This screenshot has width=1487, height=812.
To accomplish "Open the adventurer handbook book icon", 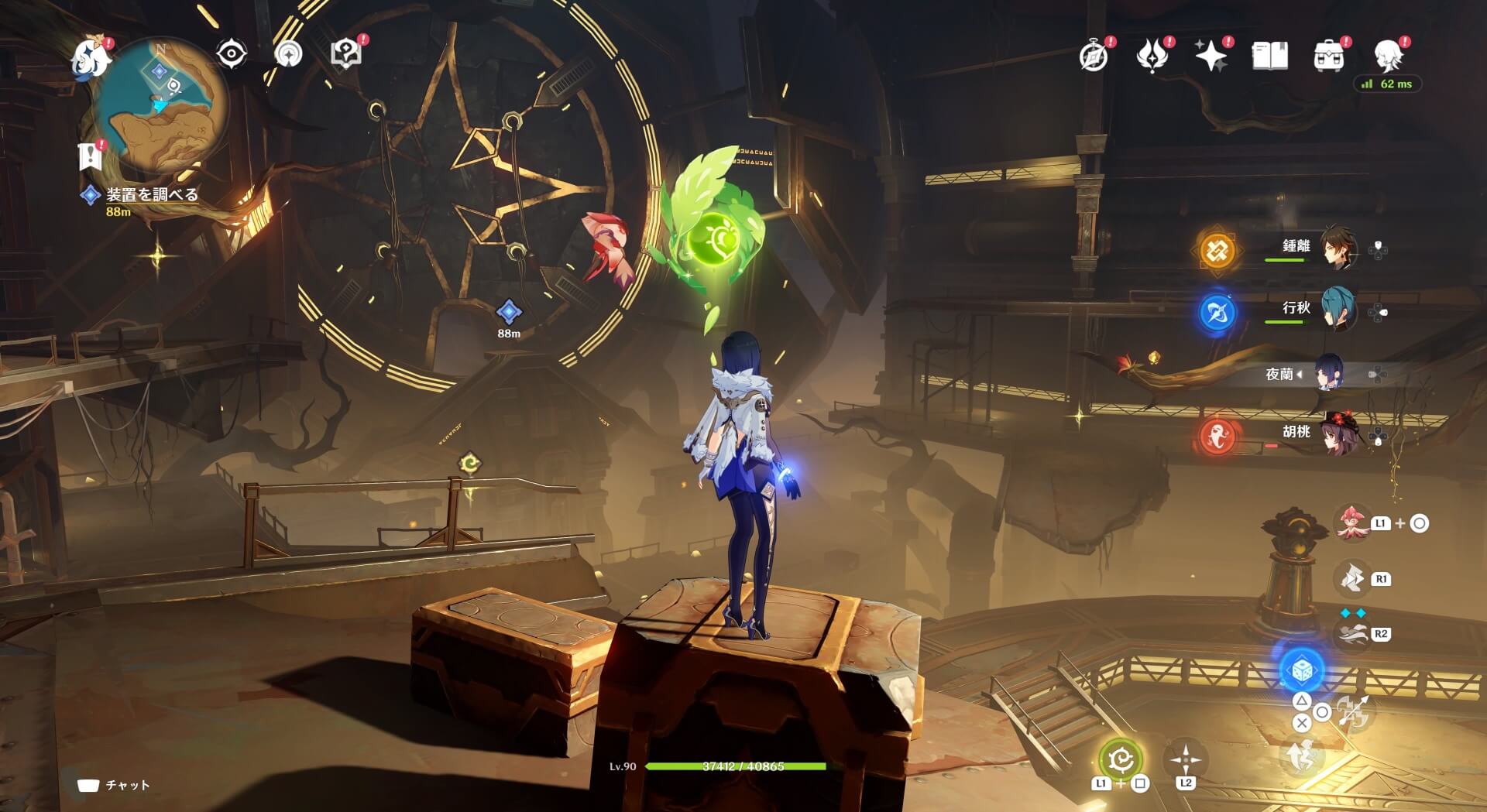I will coord(1269,56).
